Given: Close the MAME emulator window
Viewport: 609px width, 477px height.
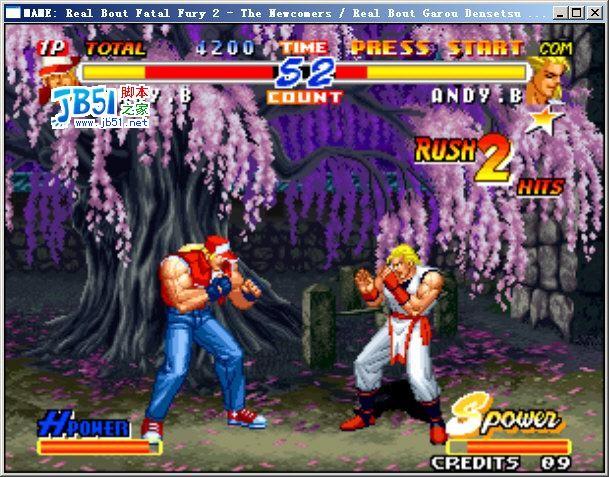Looking at the screenshot, I should [x=594, y=13].
